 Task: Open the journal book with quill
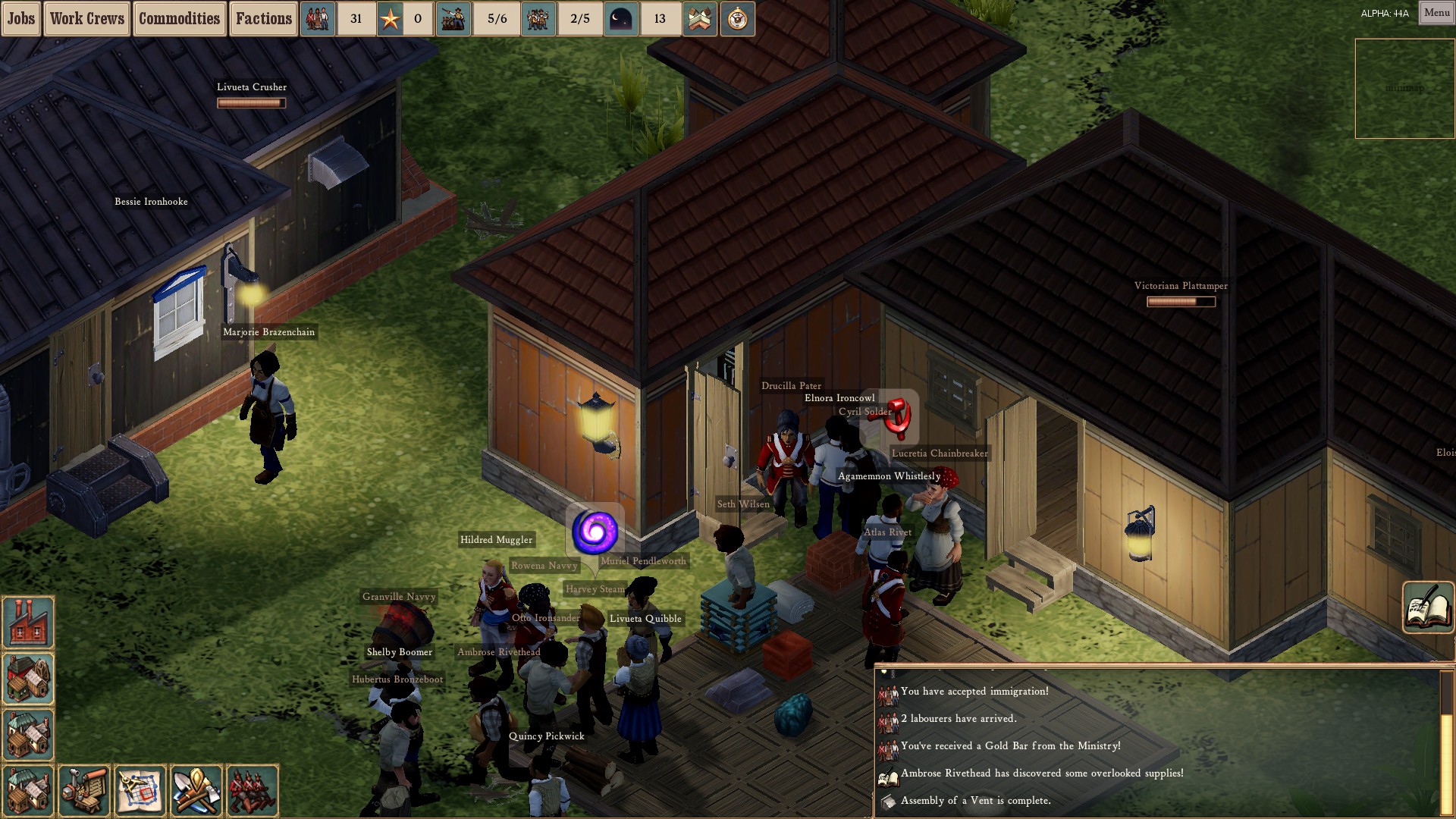coord(1428,607)
